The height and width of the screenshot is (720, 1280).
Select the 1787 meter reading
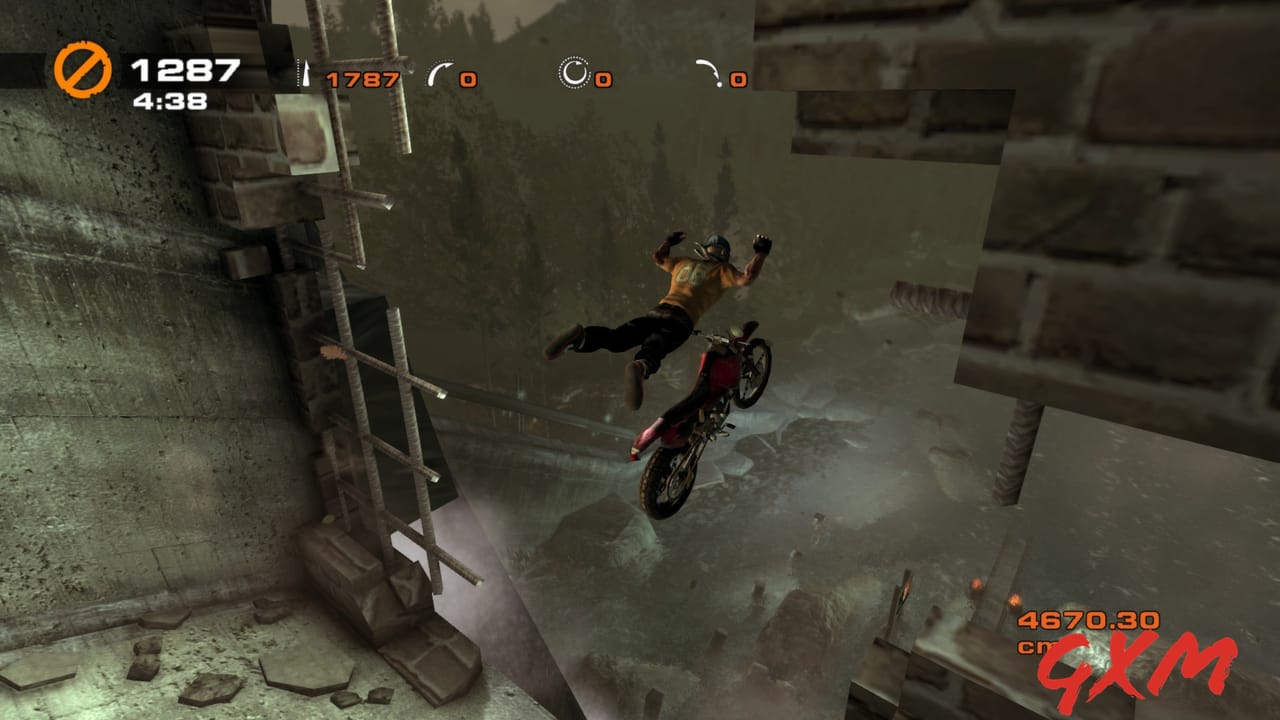click(363, 78)
